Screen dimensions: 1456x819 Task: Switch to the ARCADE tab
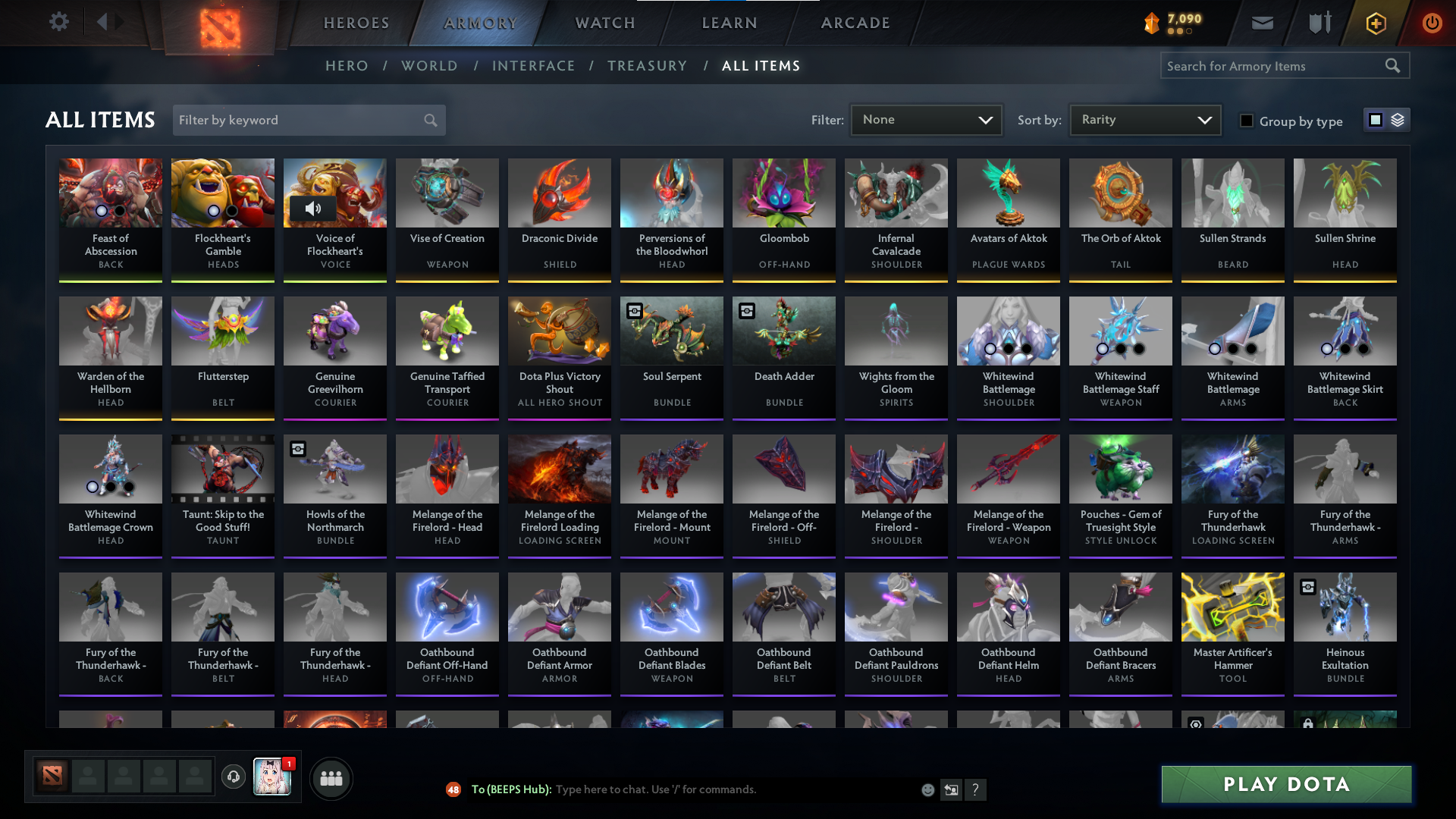click(855, 23)
